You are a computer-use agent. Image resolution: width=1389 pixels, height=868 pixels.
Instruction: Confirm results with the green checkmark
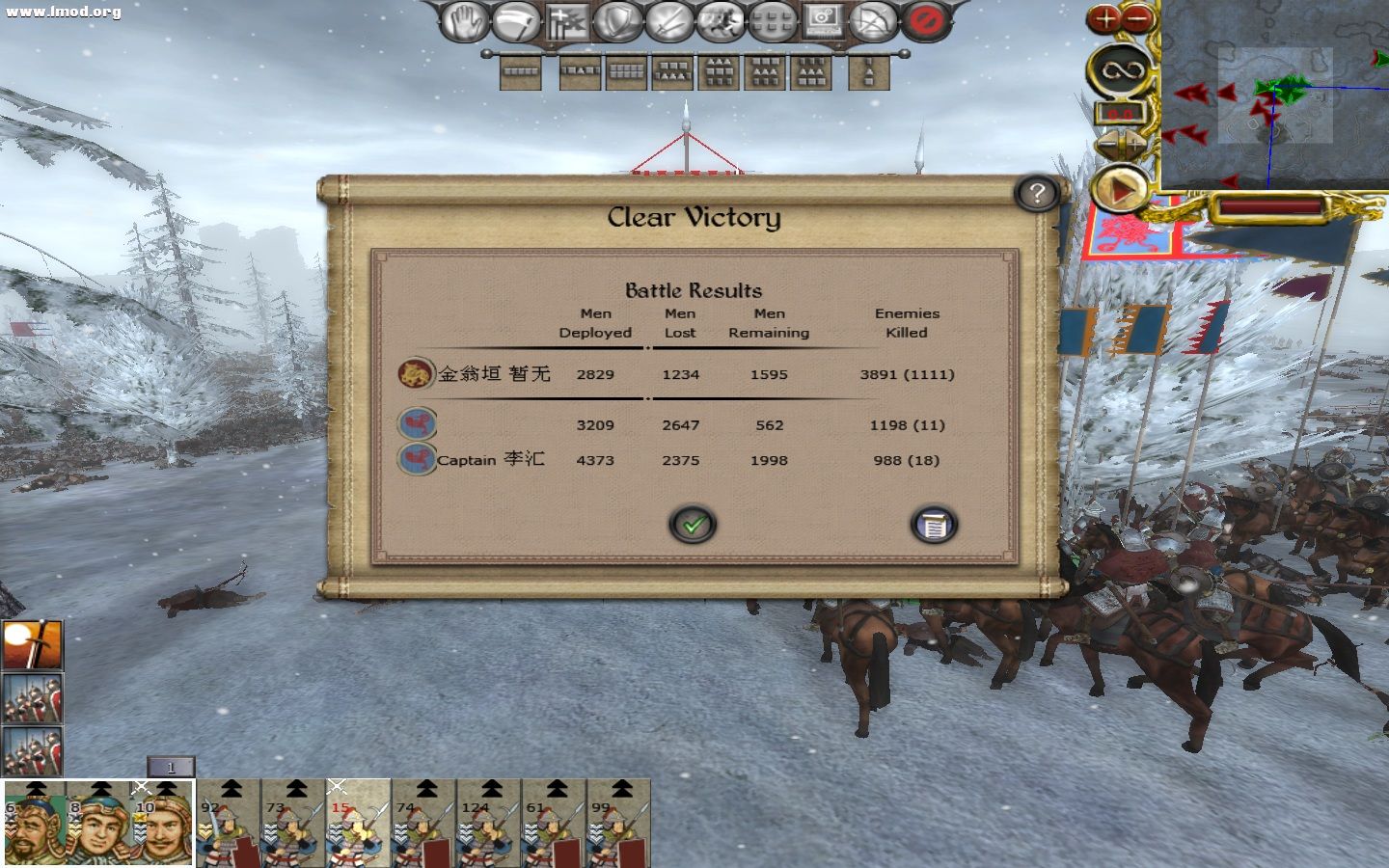tap(691, 525)
